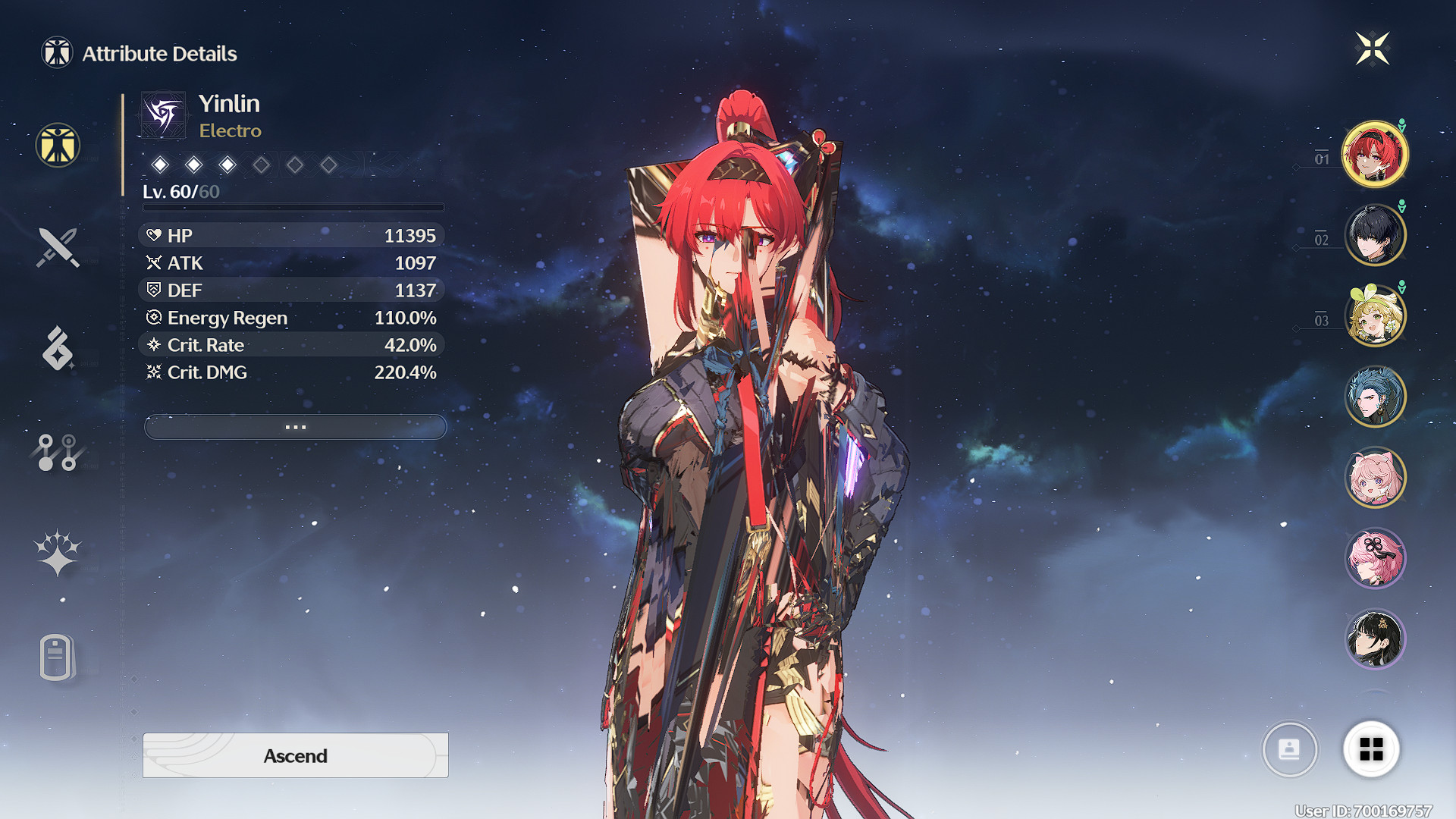Open the grid view of all characters
Screen dimensions: 1456x819
tap(1371, 749)
